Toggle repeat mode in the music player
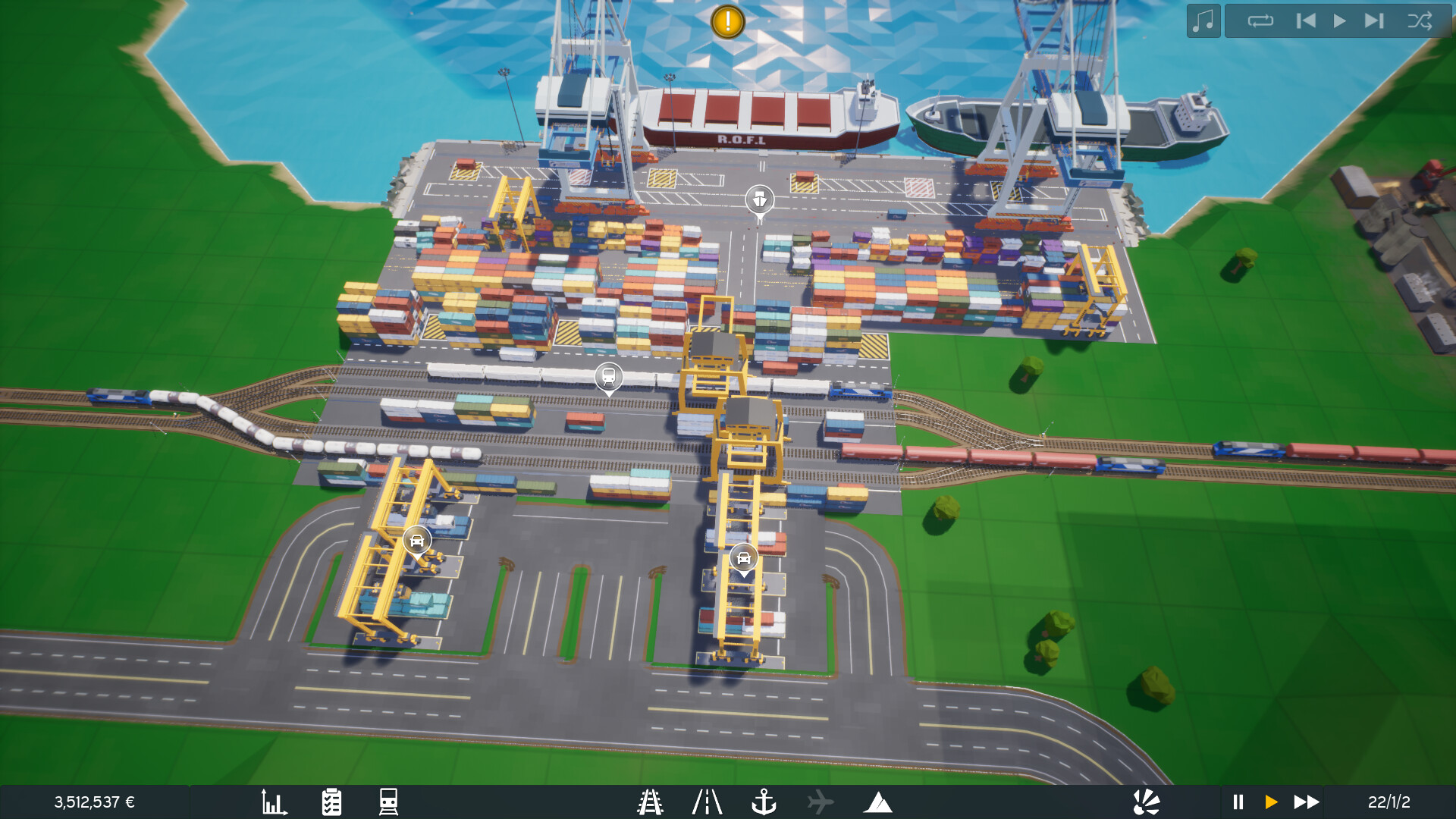Image resolution: width=1456 pixels, height=819 pixels. [x=1261, y=20]
